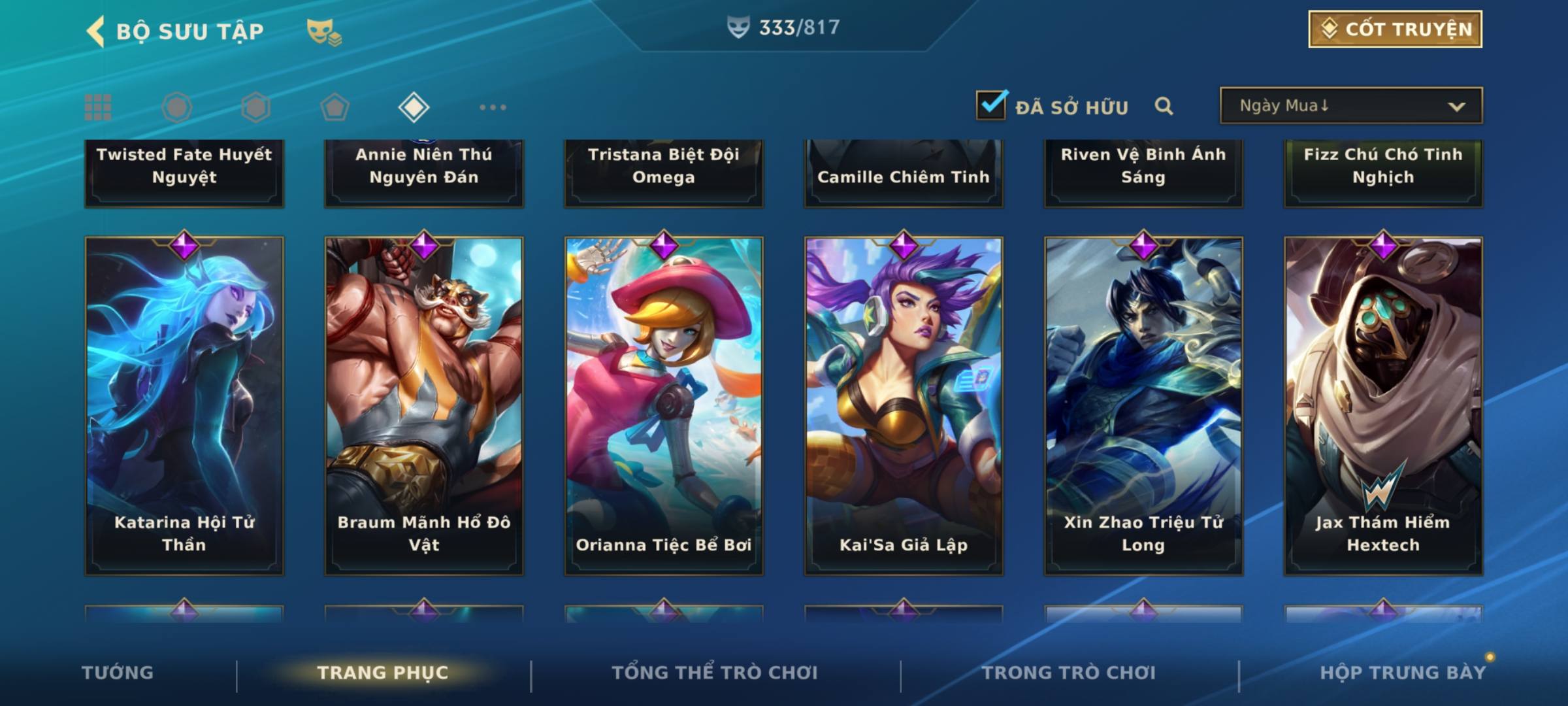1568x706 pixels.
Task: Open the skin search magnifier
Action: 1164,106
